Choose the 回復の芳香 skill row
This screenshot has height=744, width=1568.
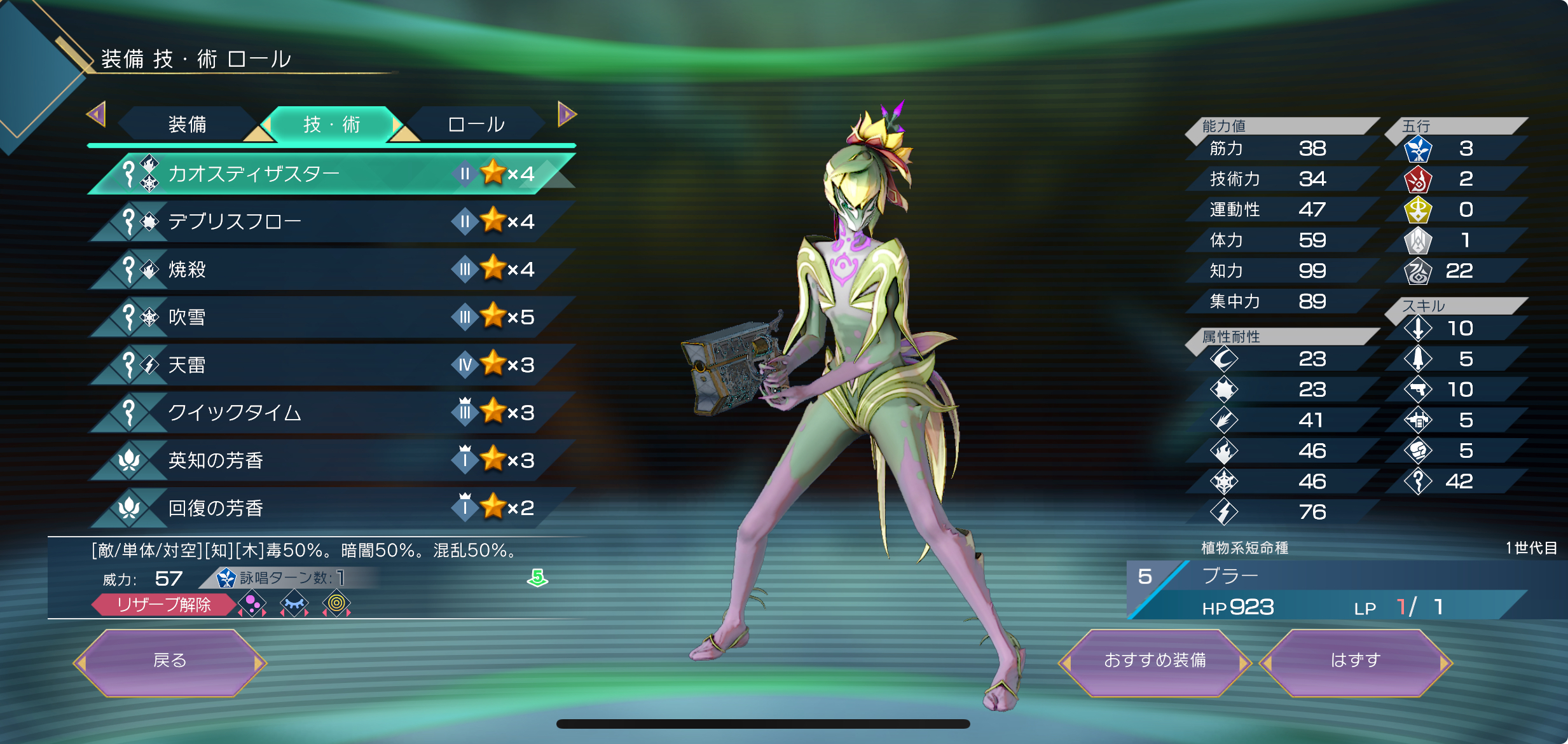point(331,507)
